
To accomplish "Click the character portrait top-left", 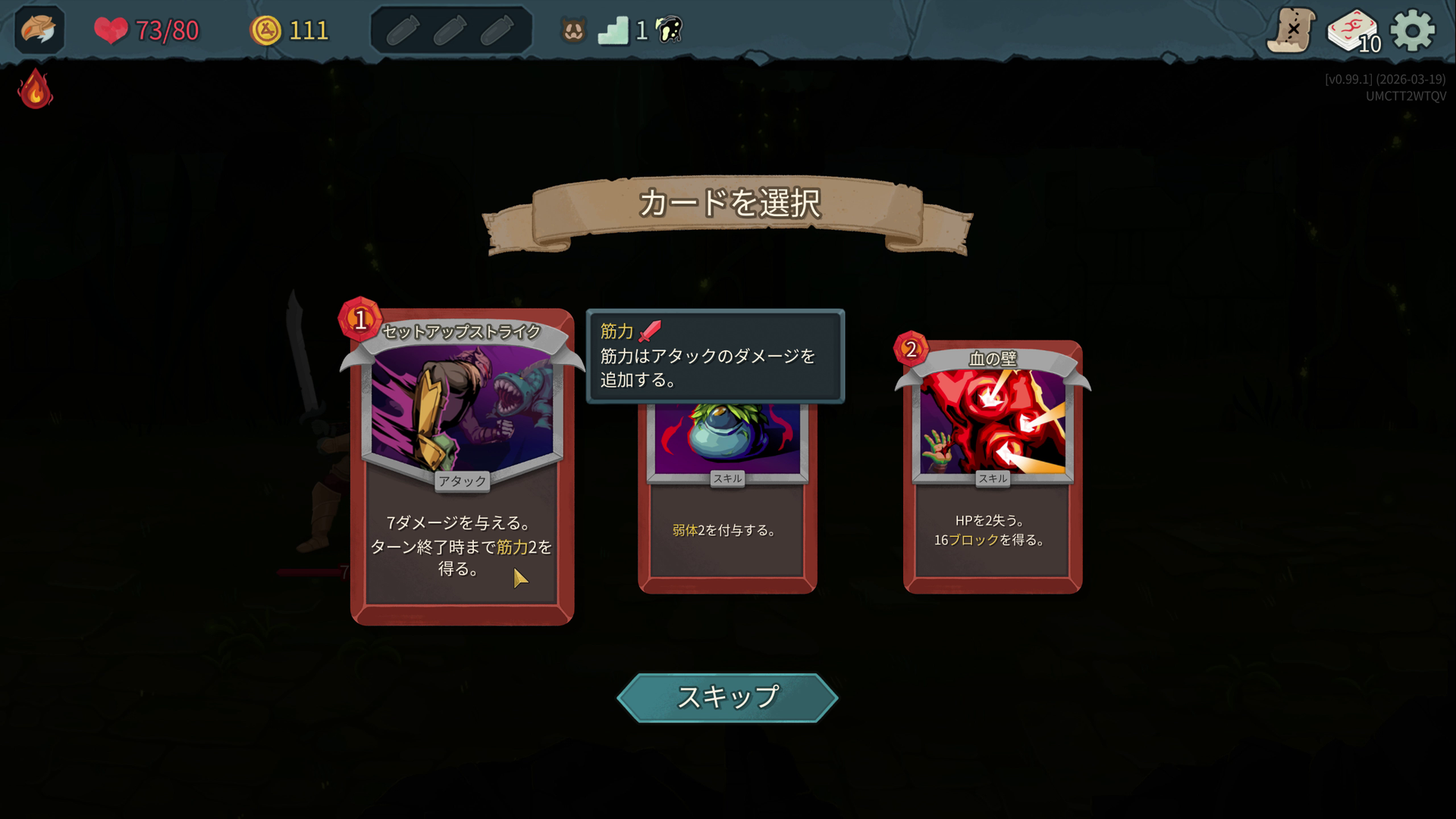I will click(38, 30).
